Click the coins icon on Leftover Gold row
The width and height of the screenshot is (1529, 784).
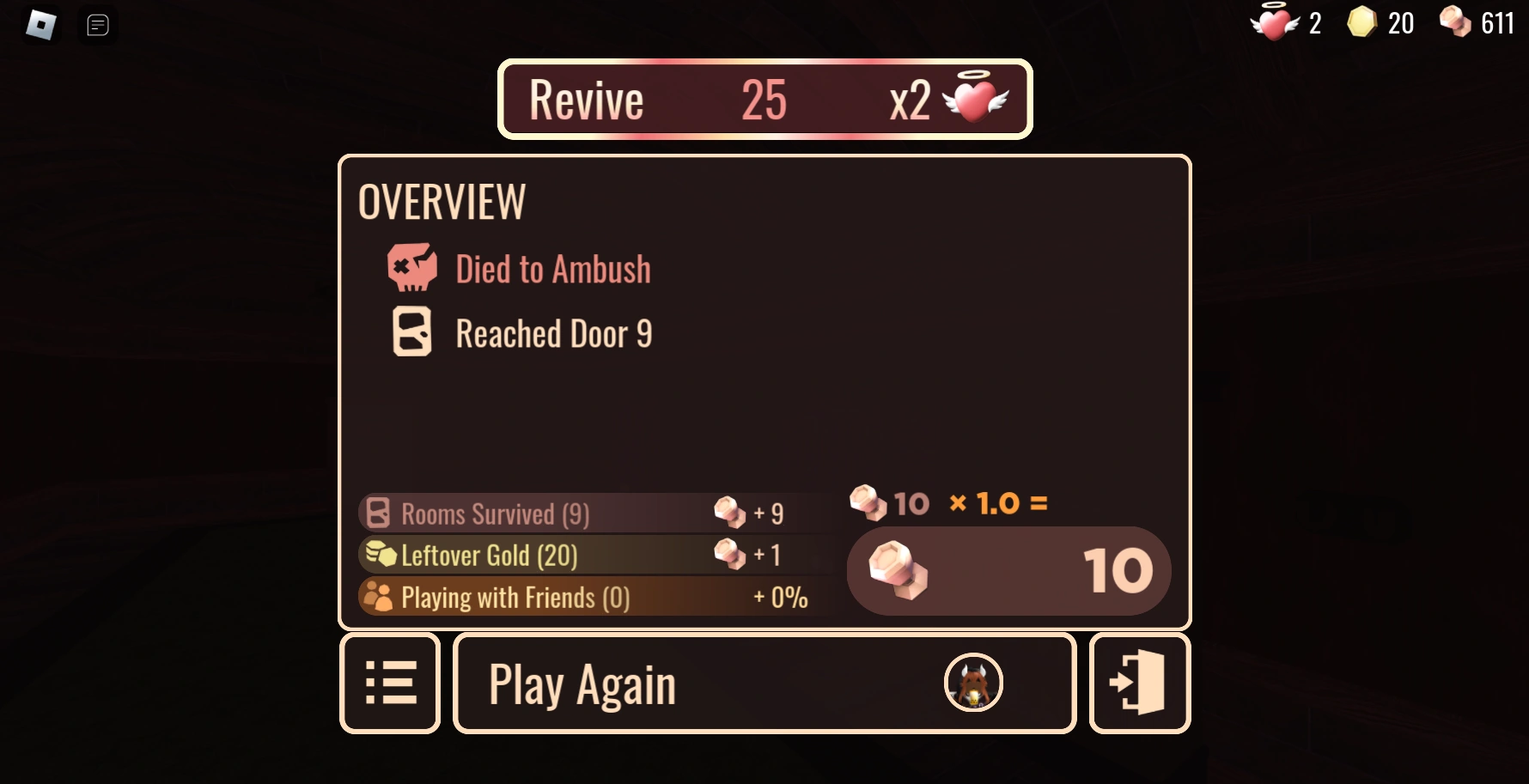coord(379,555)
